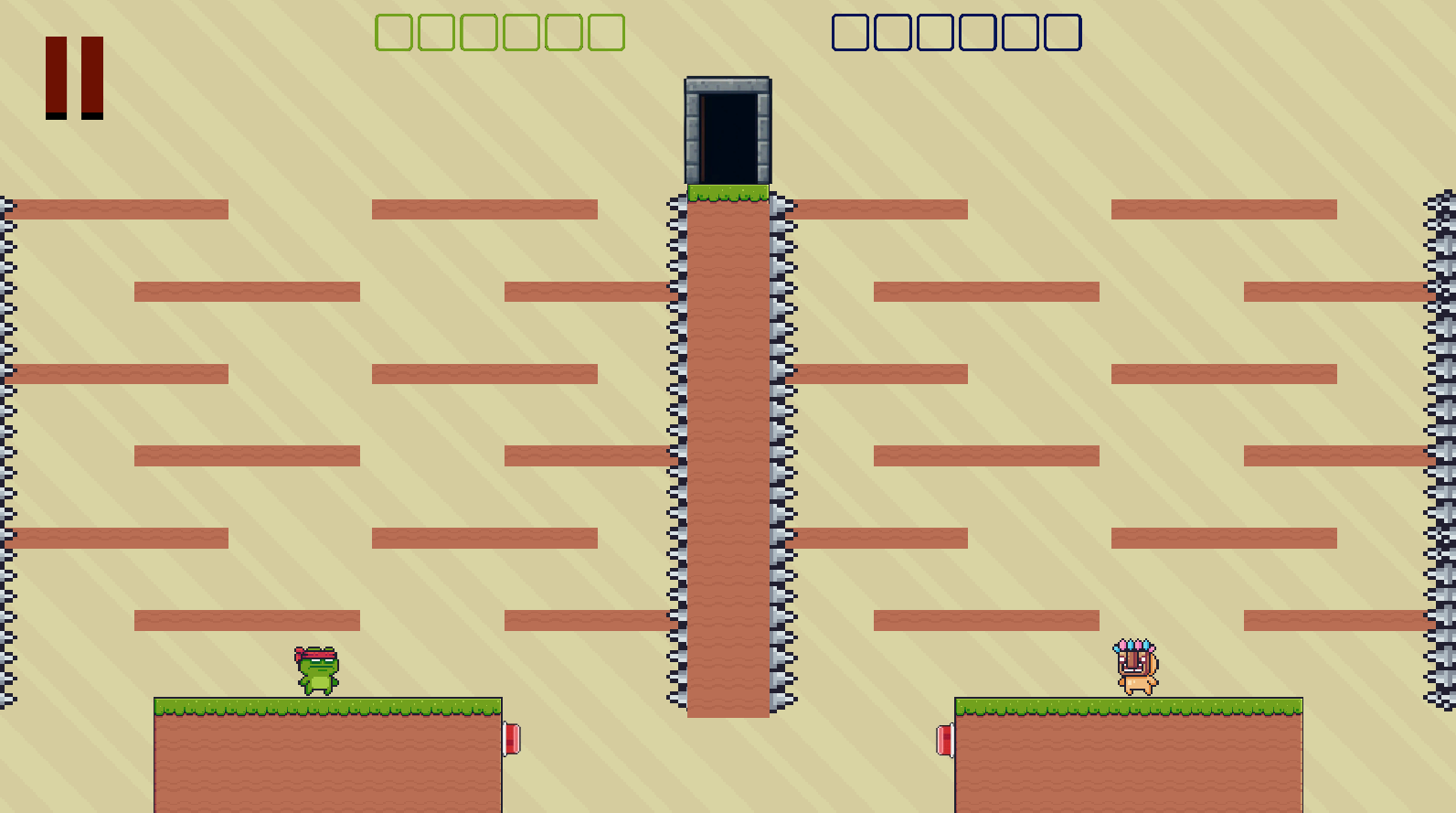Click the first blue score box
The image size is (1456, 813).
coord(848,32)
